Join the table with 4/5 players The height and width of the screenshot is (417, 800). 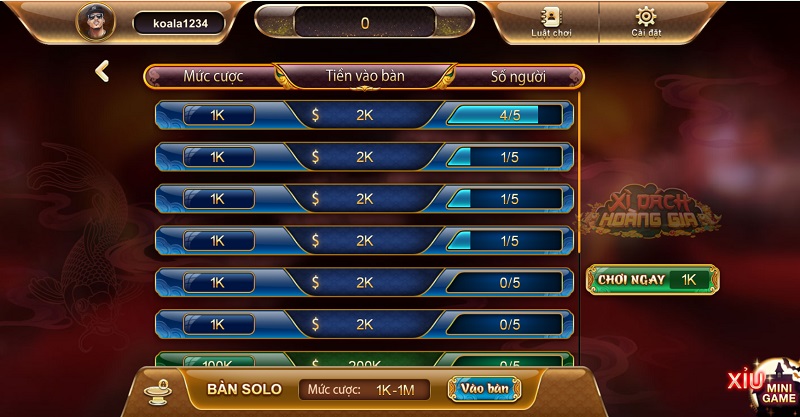pyautogui.click(x=364, y=115)
